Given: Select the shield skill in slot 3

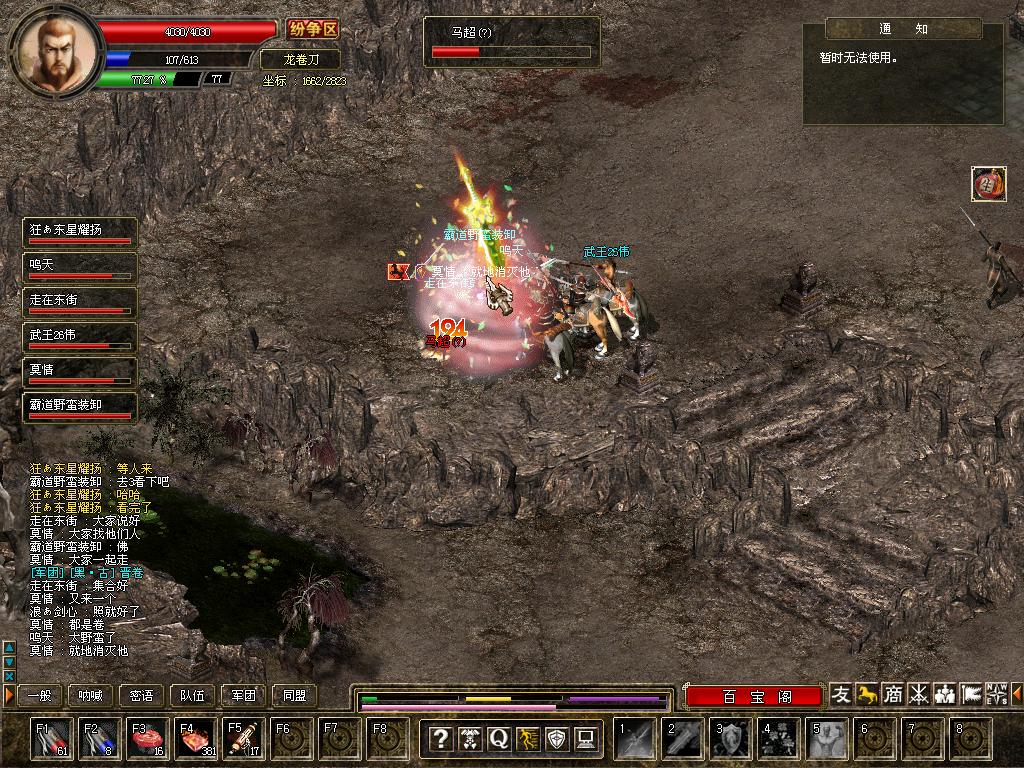Looking at the screenshot, I should [731, 739].
